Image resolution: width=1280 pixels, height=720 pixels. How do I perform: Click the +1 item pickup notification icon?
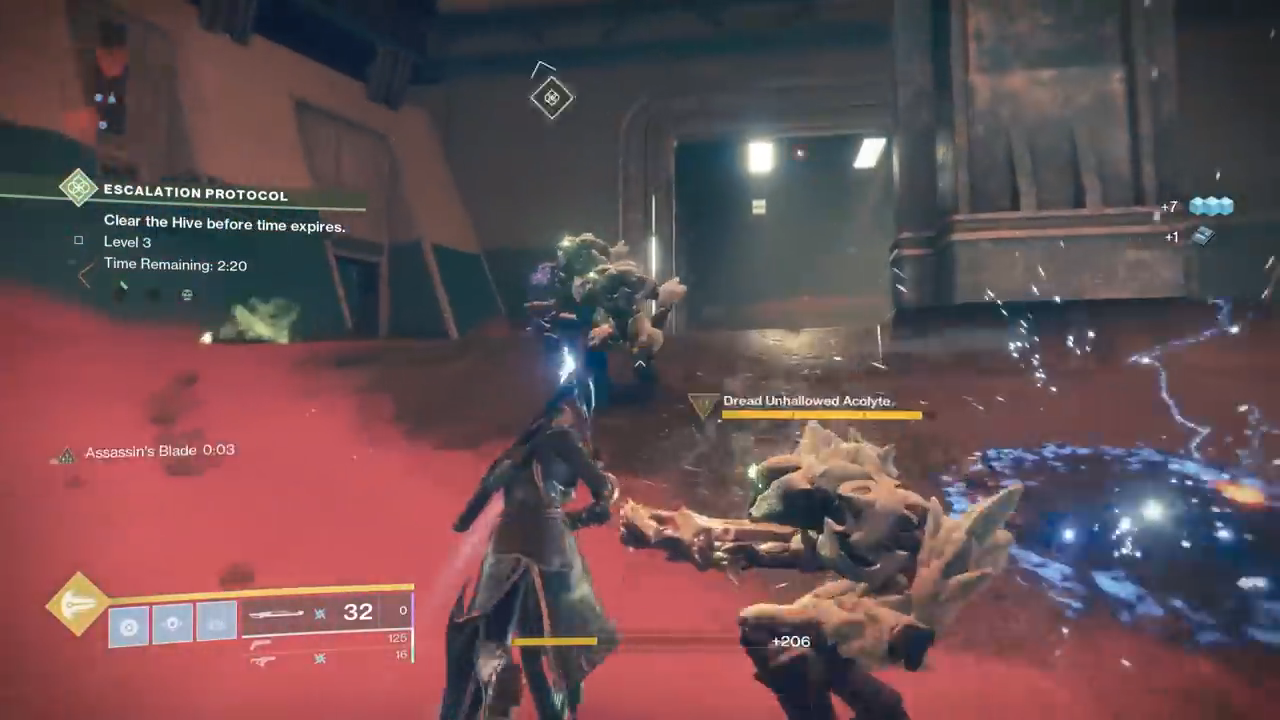1202,236
